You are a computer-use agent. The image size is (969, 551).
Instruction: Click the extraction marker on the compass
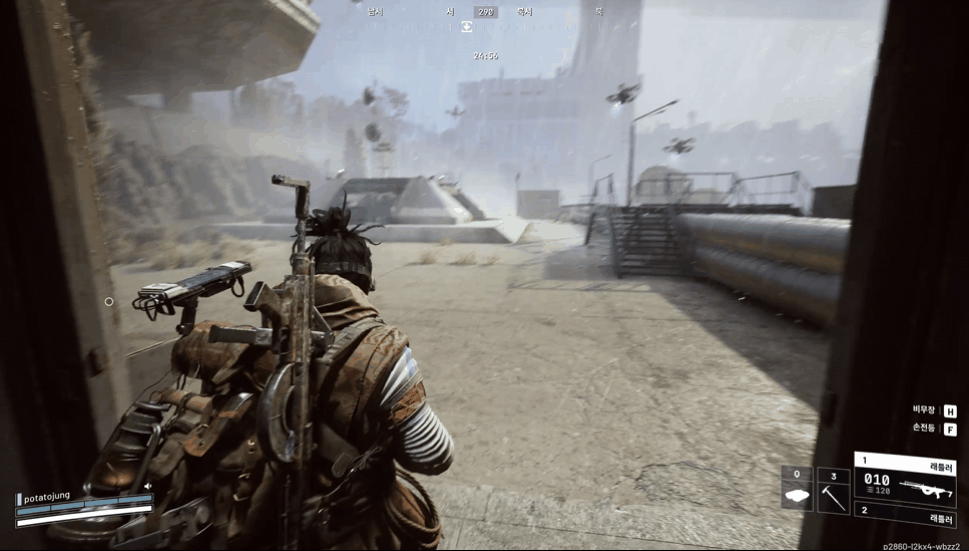tap(466, 27)
